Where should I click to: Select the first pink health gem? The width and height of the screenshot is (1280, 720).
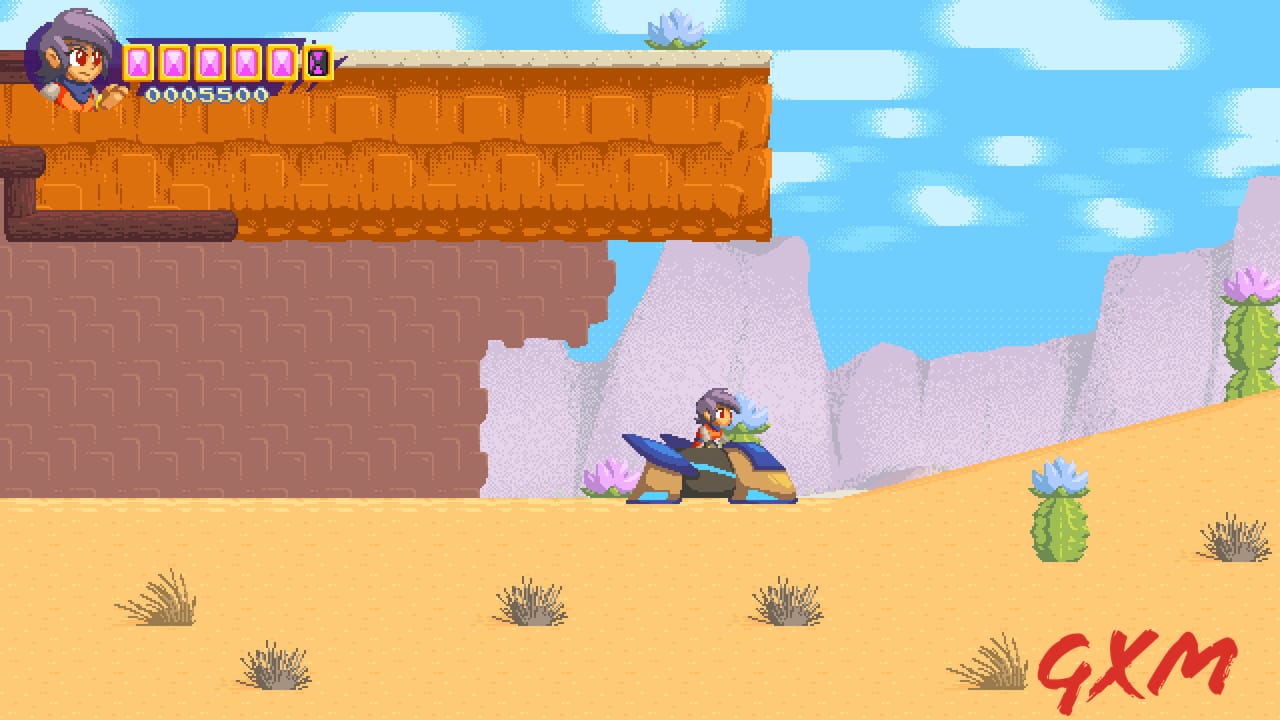tap(138, 63)
